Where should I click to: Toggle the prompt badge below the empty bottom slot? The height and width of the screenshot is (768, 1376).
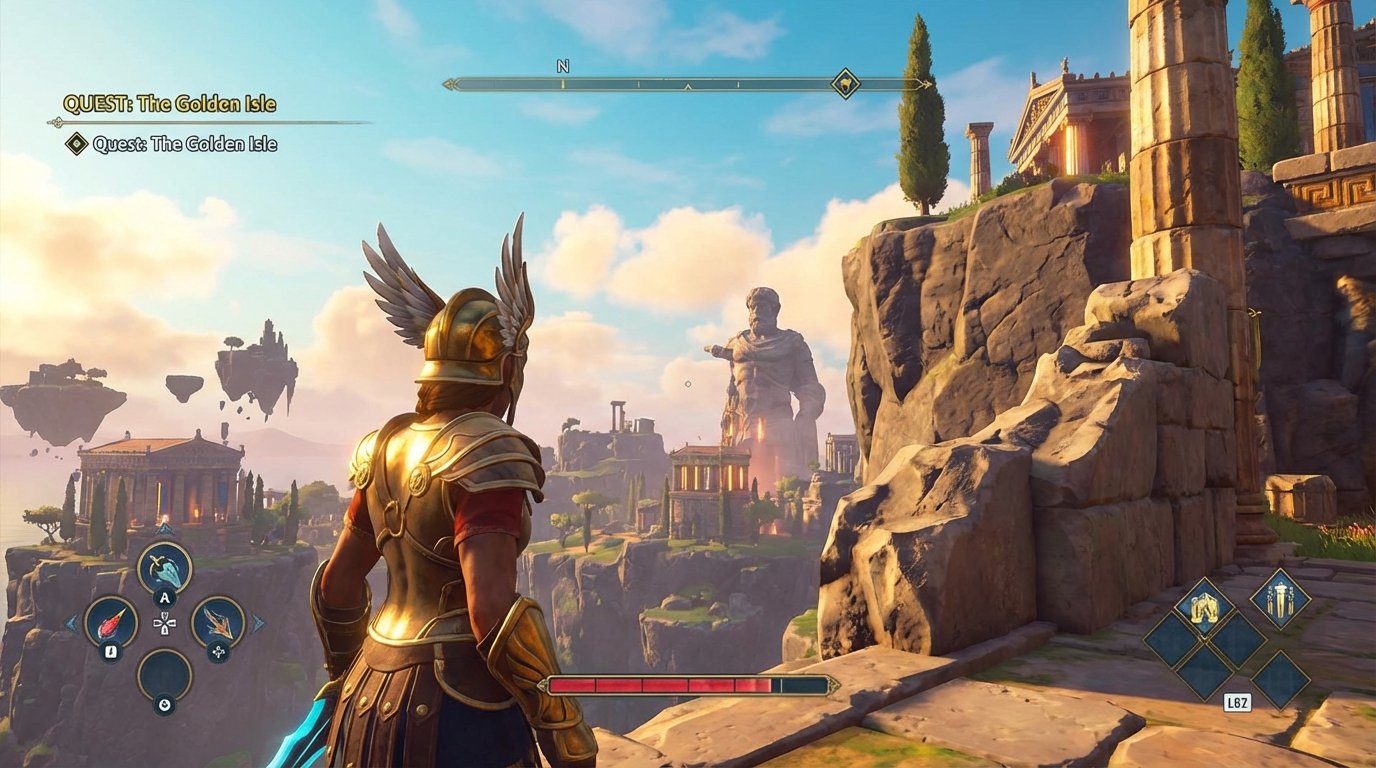pos(164,703)
